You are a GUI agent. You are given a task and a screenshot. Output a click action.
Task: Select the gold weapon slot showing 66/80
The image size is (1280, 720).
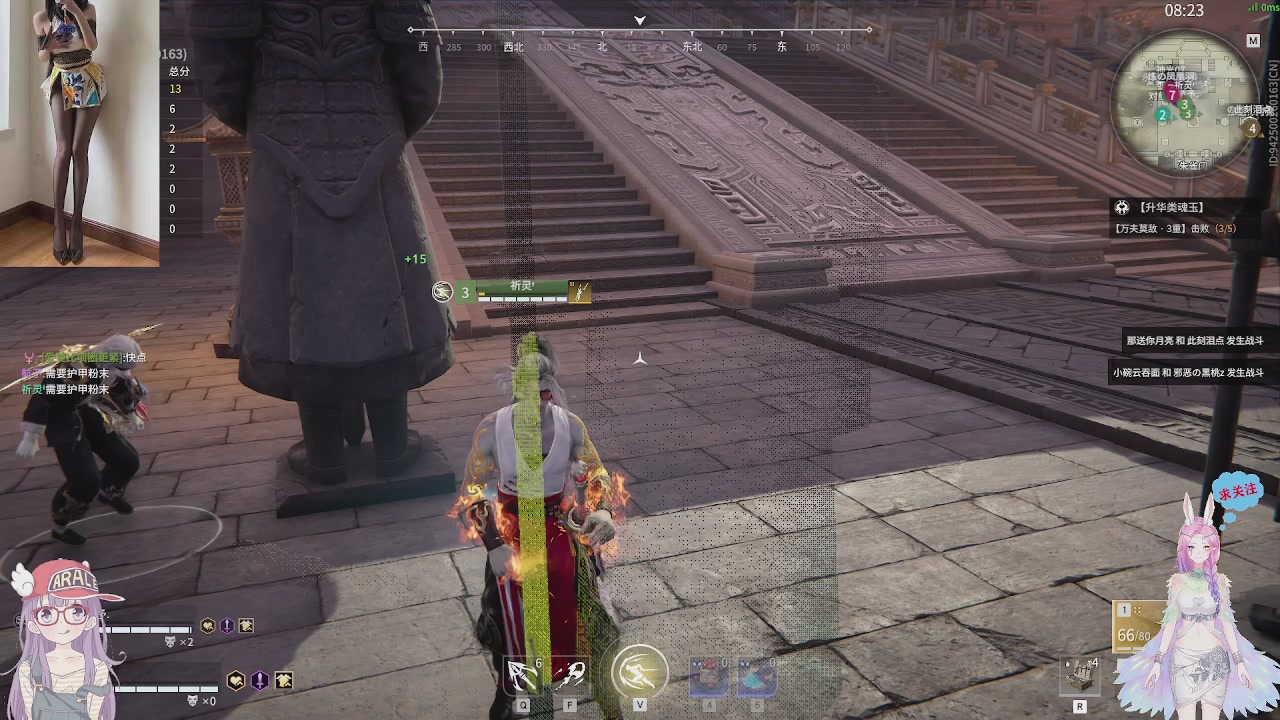[1137, 628]
